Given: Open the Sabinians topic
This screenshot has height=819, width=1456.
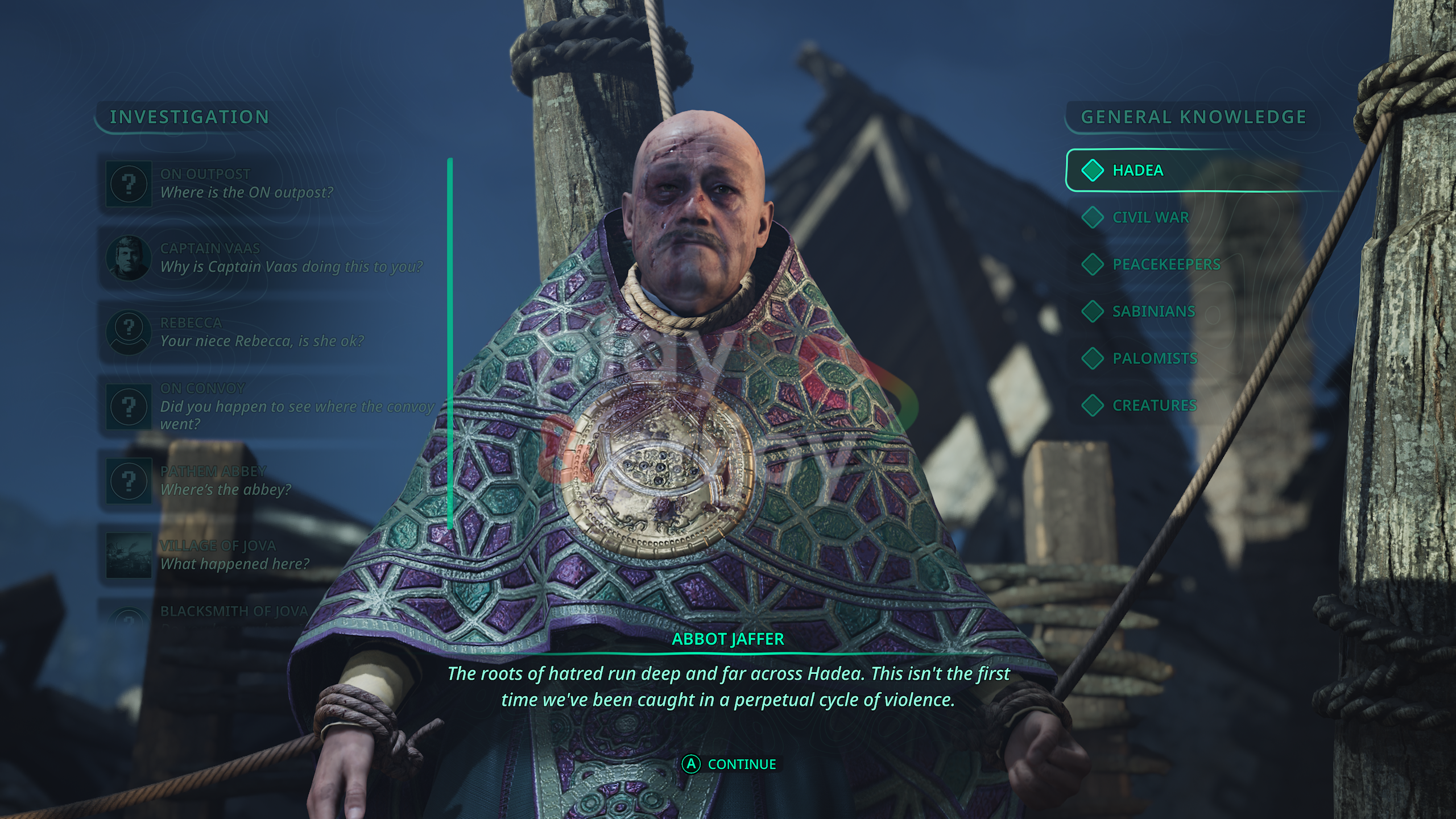Looking at the screenshot, I should point(1153,312).
